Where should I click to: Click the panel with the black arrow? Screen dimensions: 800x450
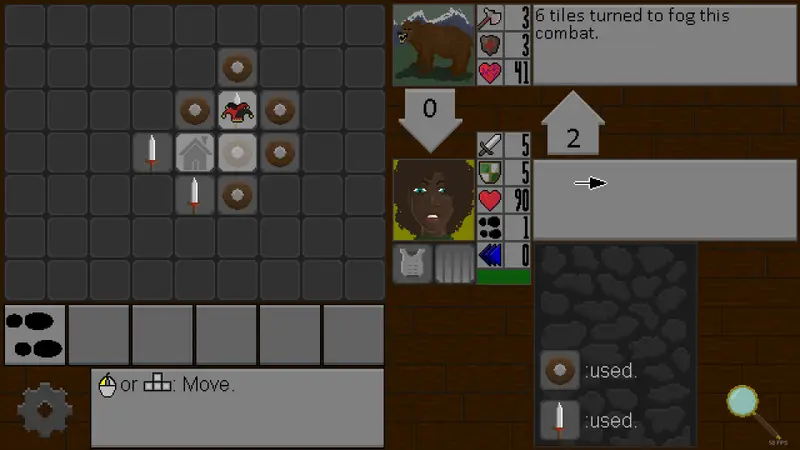click(x=664, y=199)
